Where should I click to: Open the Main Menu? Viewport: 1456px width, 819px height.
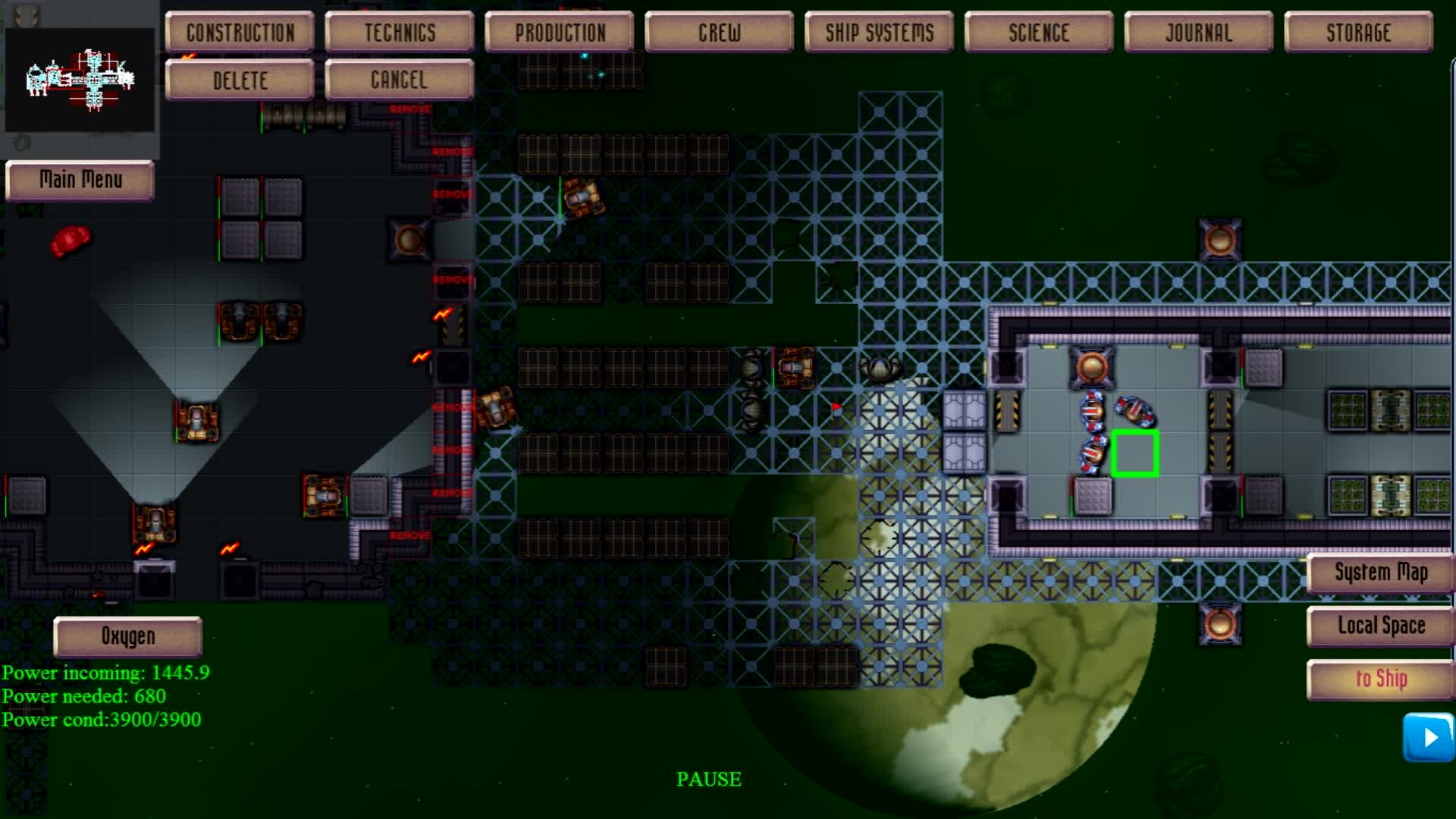[x=80, y=180]
